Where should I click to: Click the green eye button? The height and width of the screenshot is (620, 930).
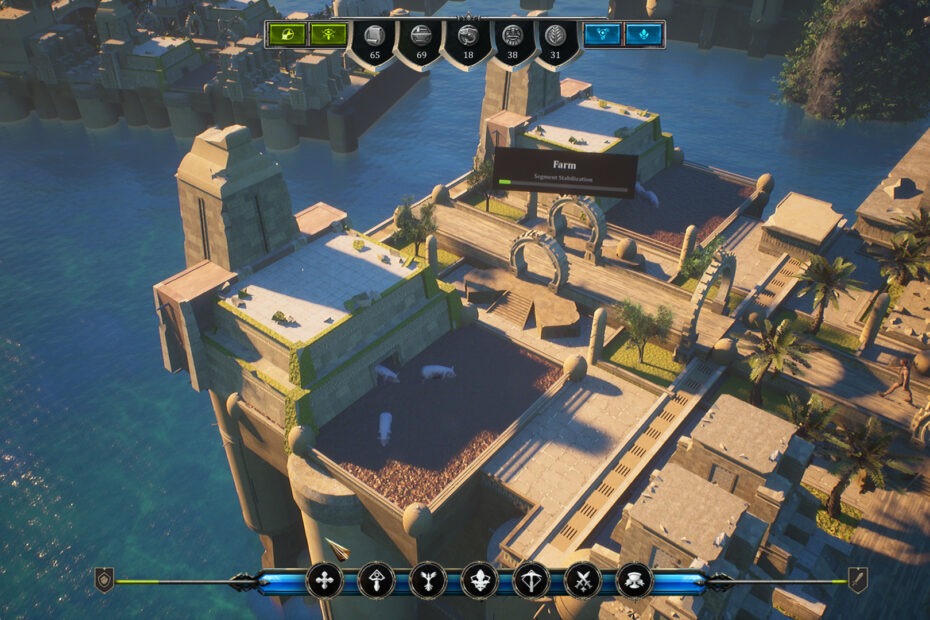tap(327, 35)
